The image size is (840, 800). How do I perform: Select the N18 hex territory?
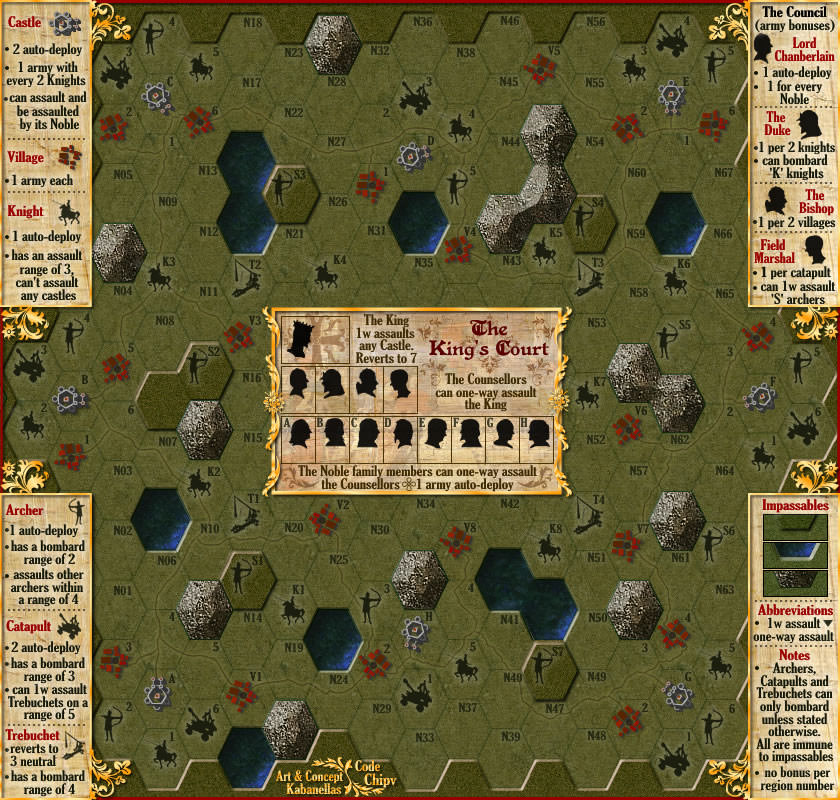[253, 24]
